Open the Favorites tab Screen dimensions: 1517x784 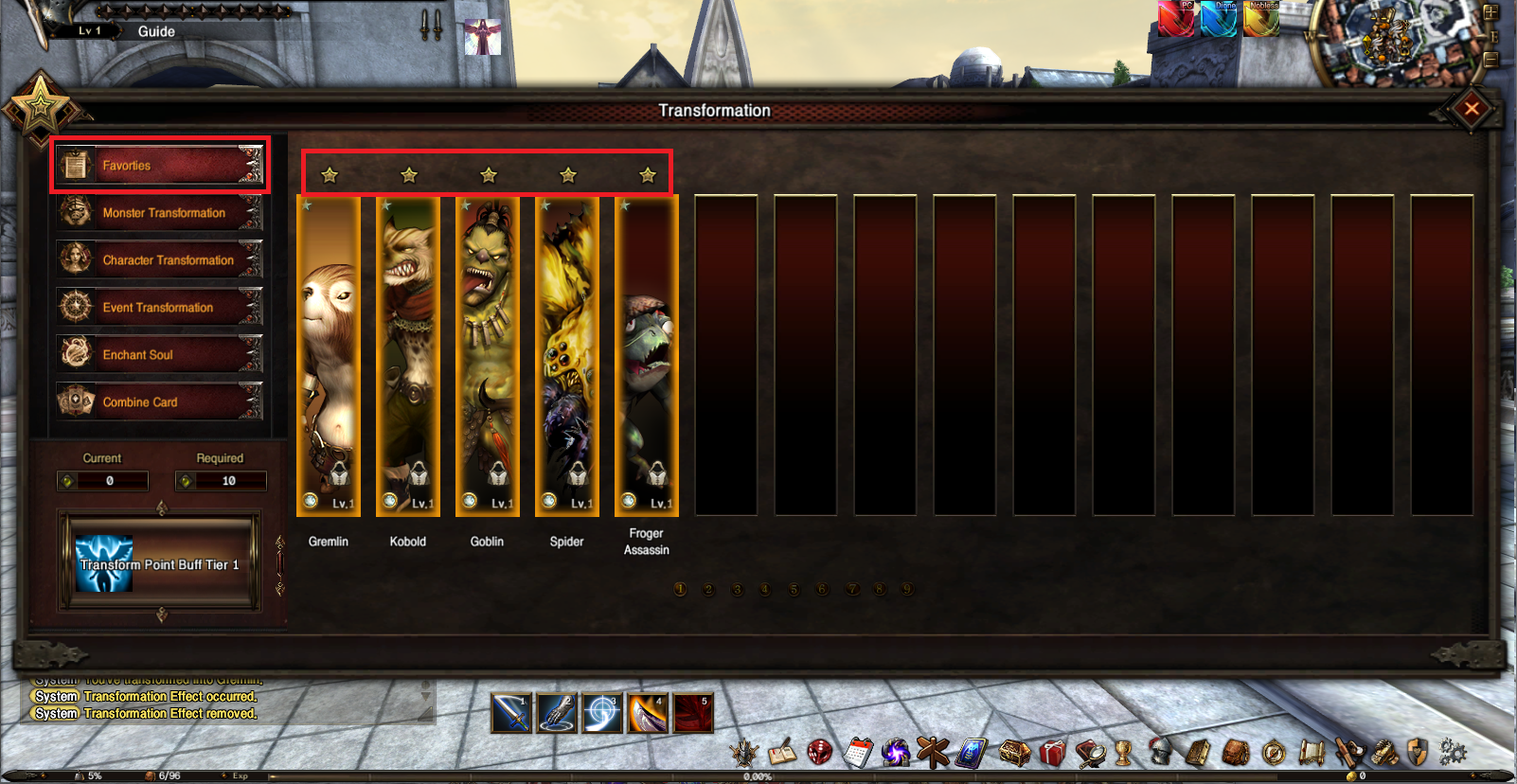[x=159, y=166]
